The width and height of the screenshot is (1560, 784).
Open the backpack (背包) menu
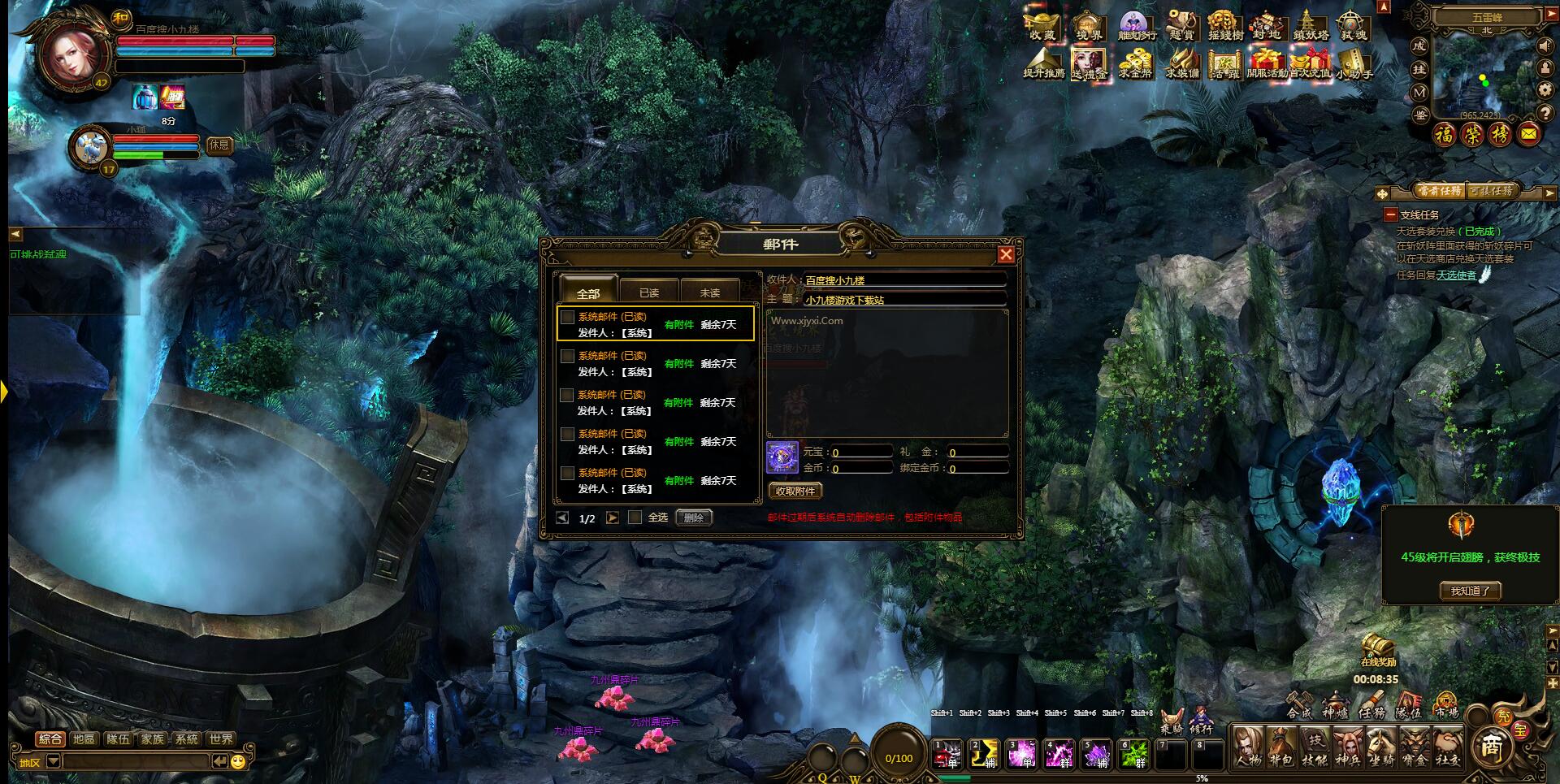(x=1281, y=747)
